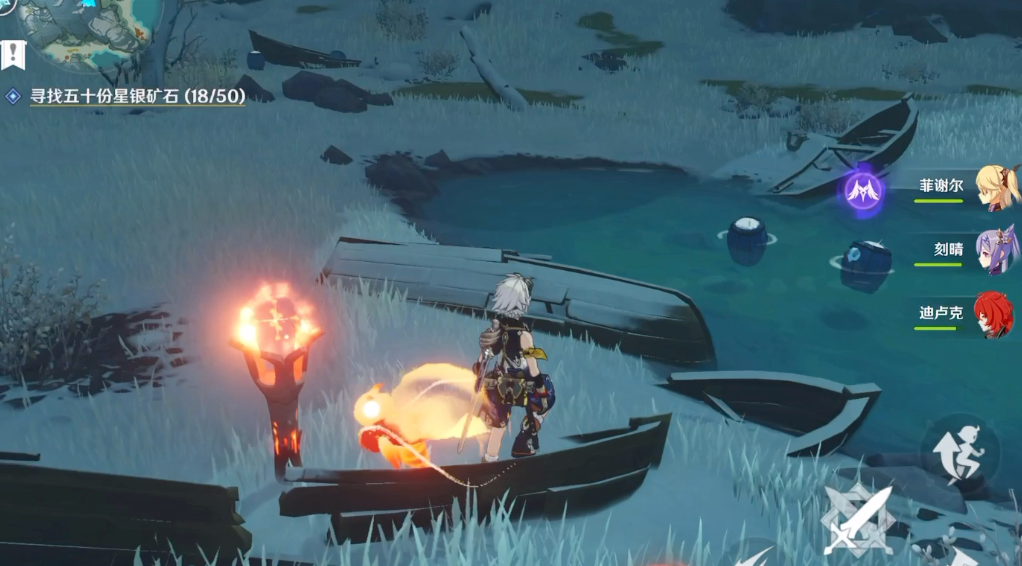Switch to party member 菲谢尔
Image resolution: width=1022 pixels, height=566 pixels.
996,187
